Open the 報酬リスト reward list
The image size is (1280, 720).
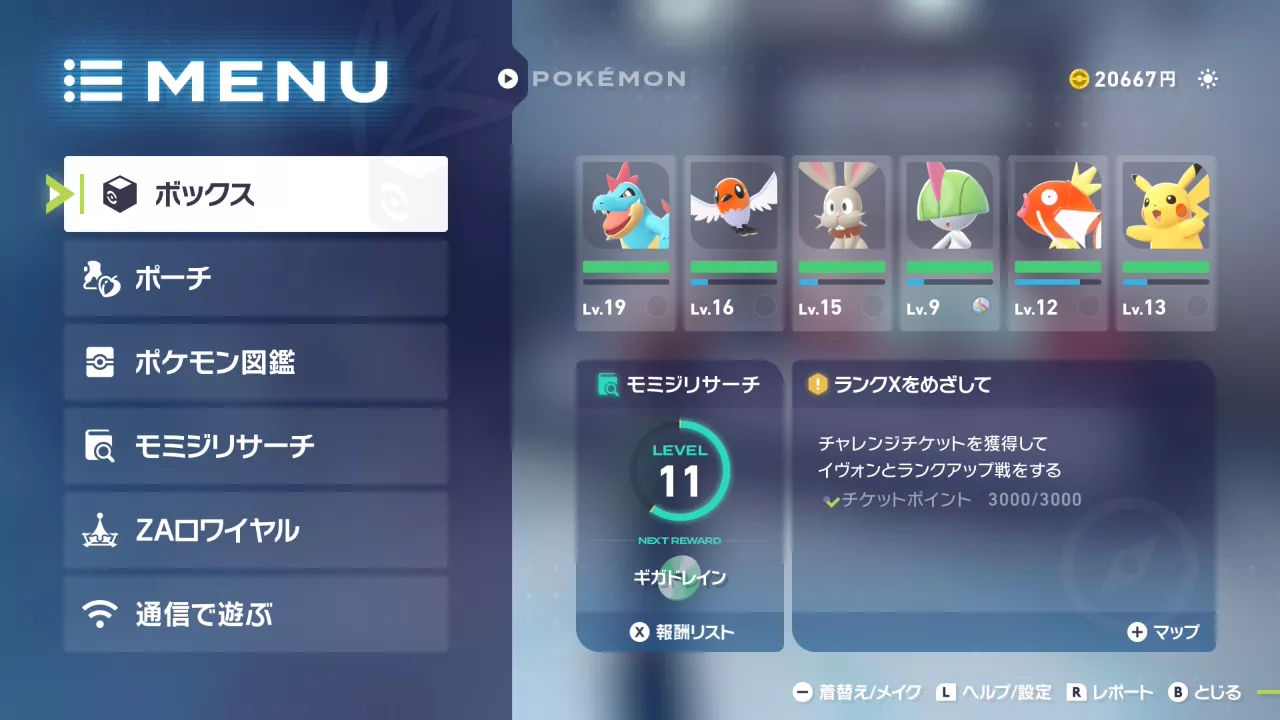(x=680, y=632)
